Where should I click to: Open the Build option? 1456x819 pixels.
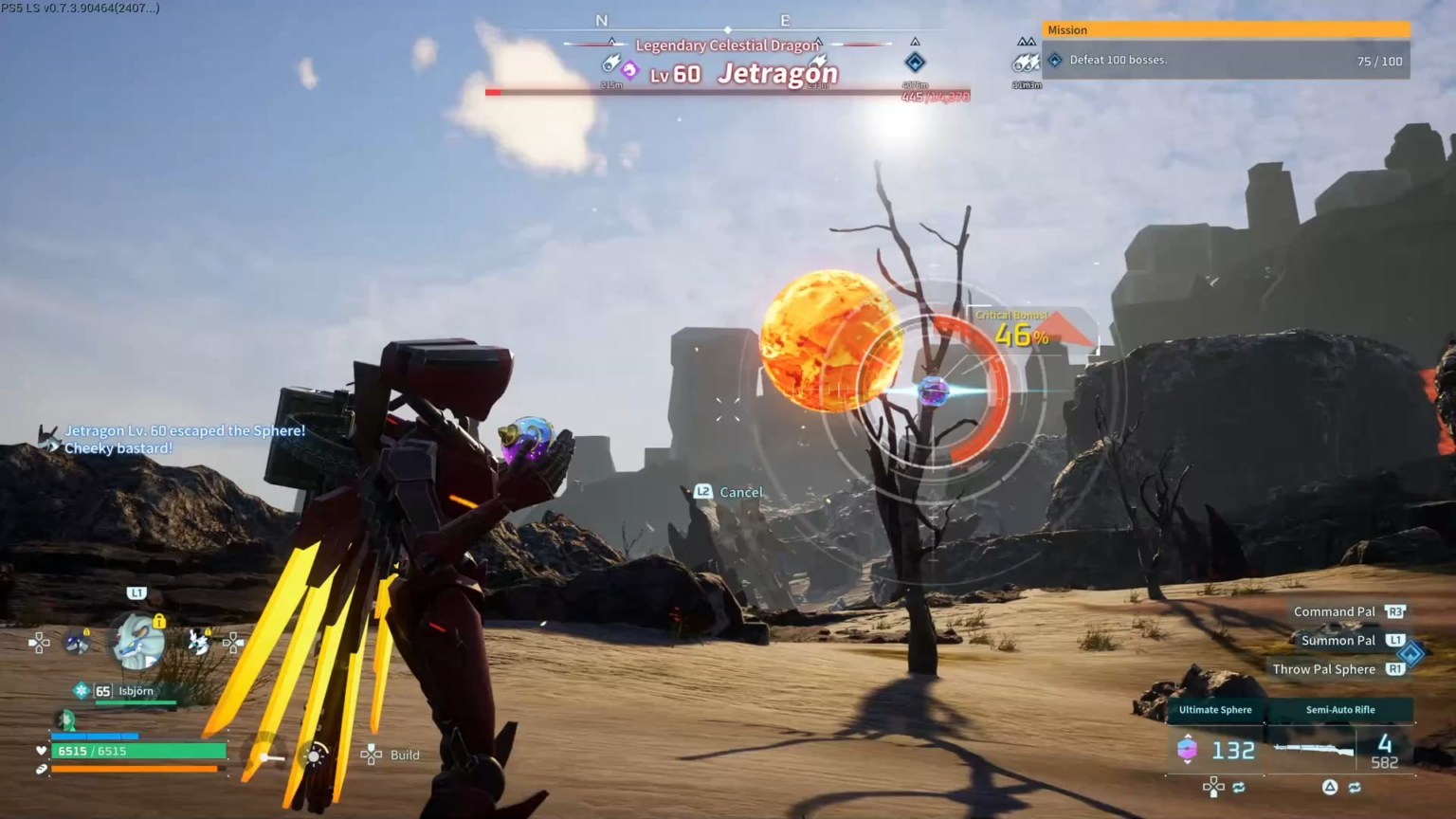tap(392, 755)
